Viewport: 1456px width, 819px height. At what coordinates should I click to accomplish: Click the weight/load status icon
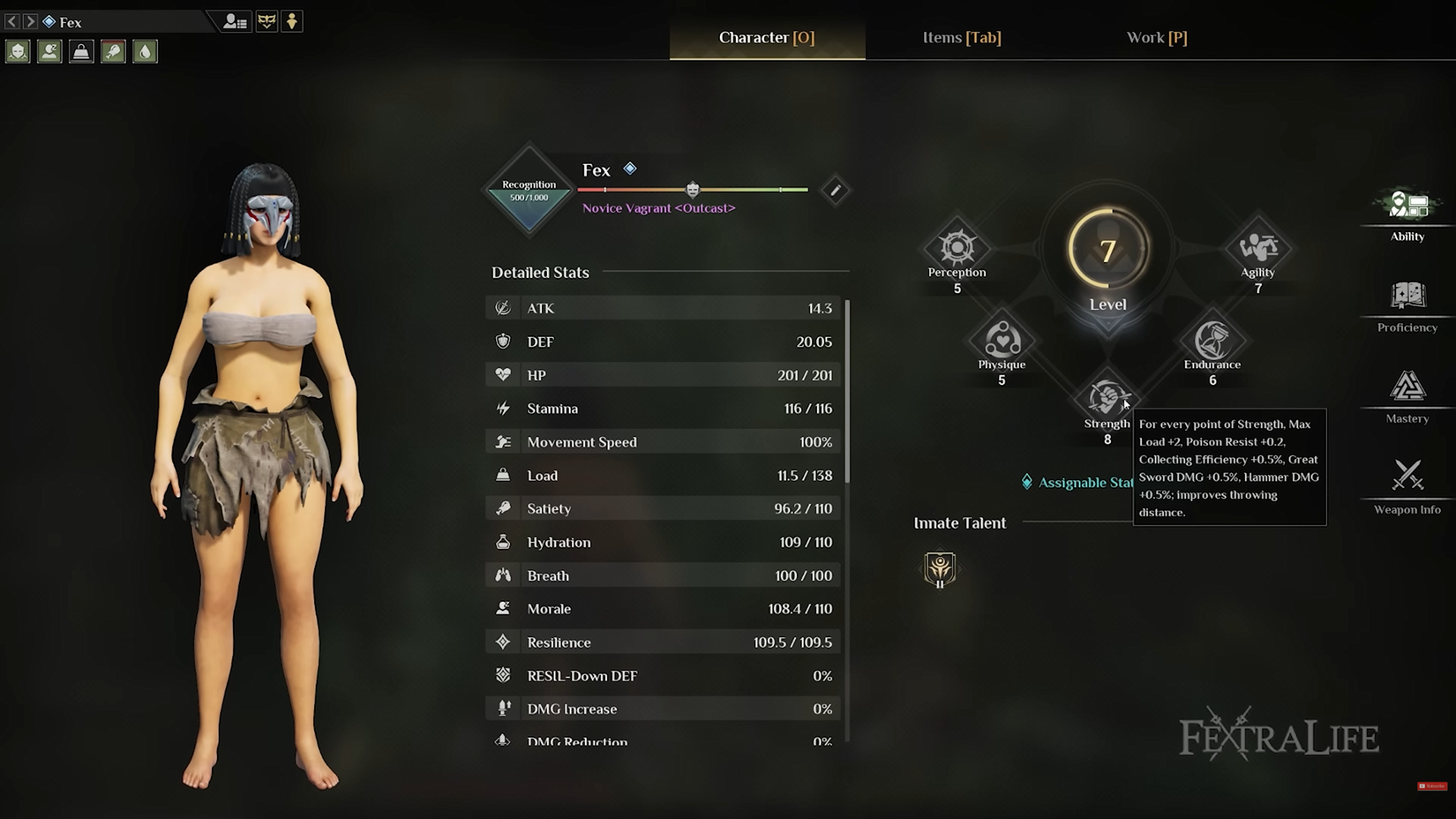point(81,50)
